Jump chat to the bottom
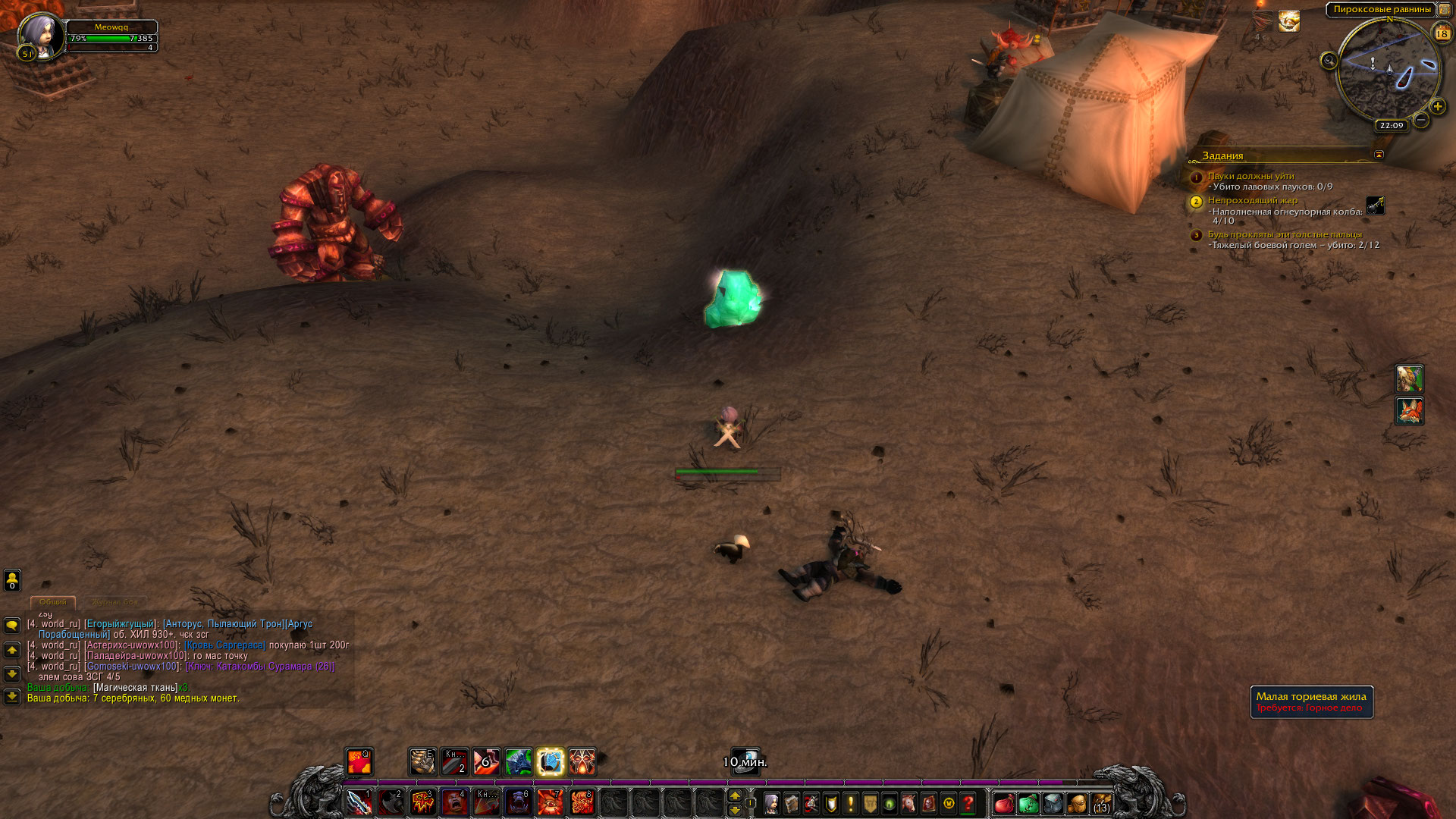Screen dimensions: 1456x819 tap(12, 696)
